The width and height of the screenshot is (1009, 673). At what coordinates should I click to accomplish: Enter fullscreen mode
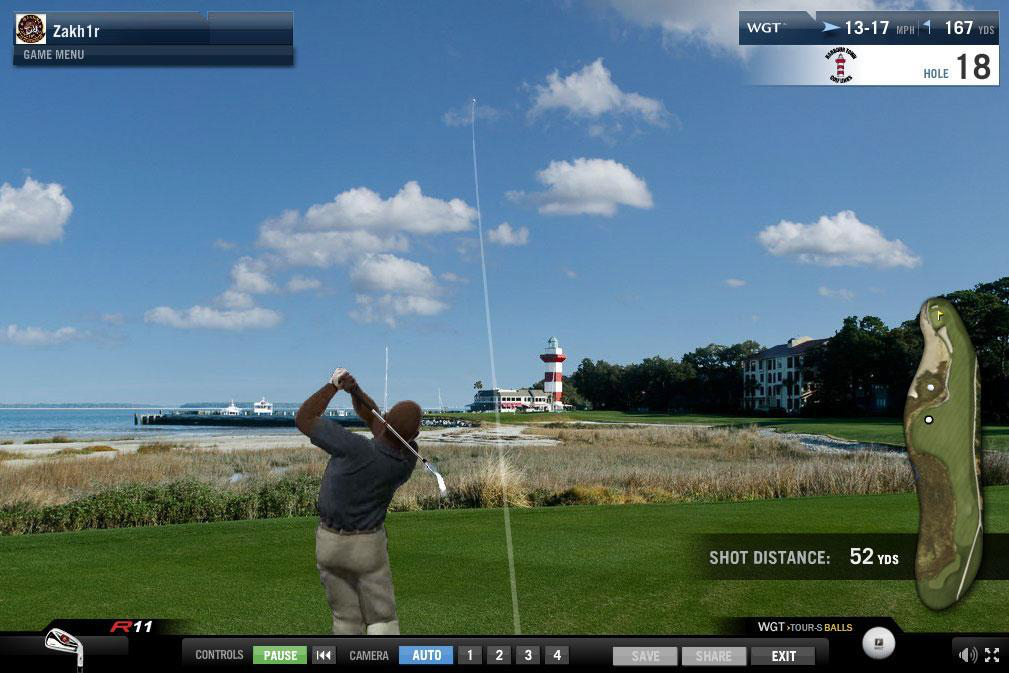tap(992, 655)
